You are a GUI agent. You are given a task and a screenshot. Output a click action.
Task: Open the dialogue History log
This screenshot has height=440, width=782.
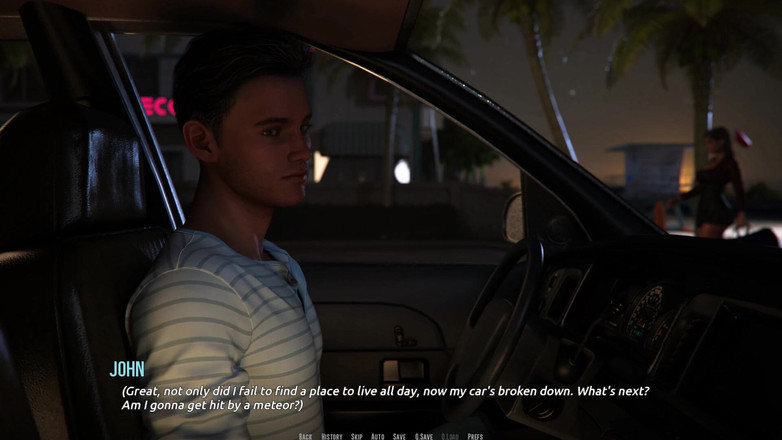pyautogui.click(x=332, y=436)
